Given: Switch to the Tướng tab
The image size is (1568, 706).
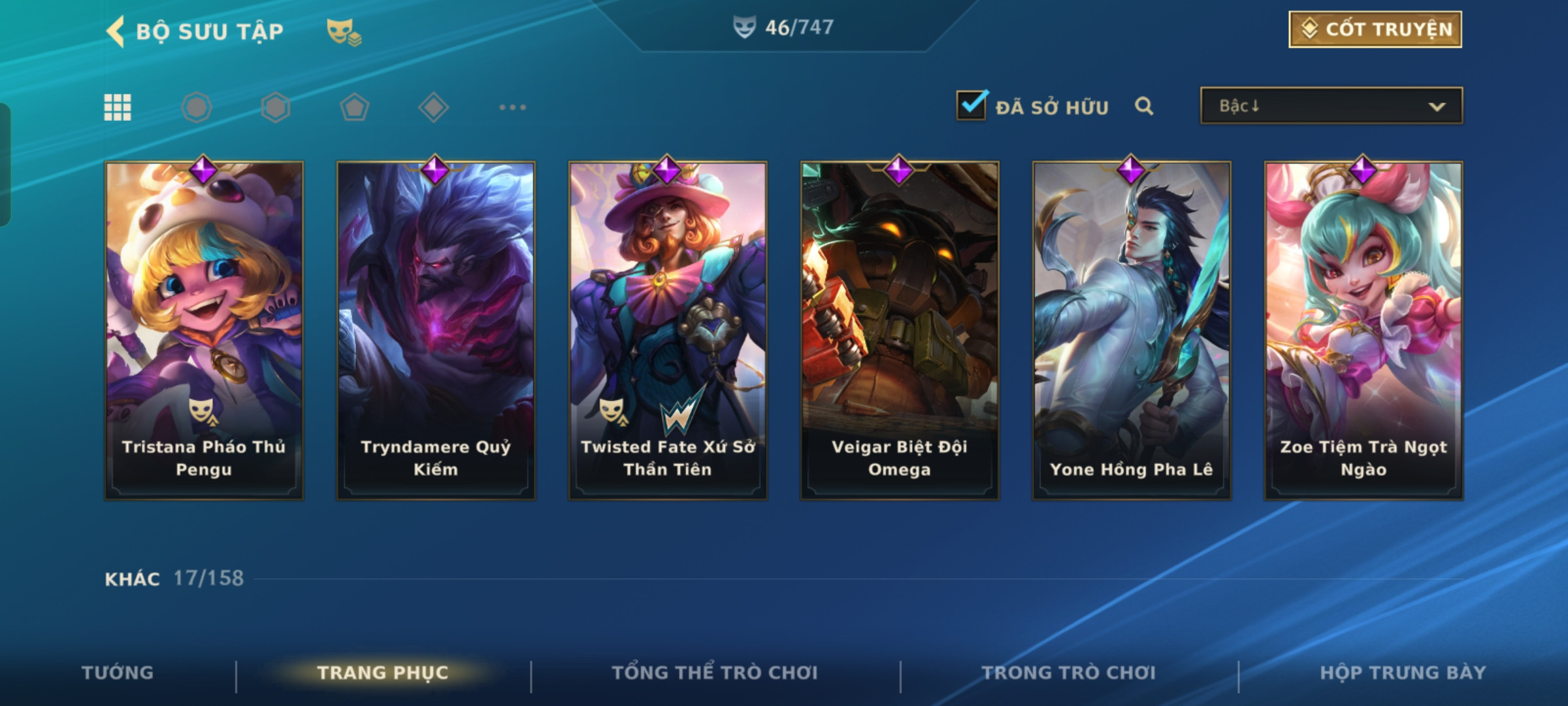Looking at the screenshot, I should [118, 673].
